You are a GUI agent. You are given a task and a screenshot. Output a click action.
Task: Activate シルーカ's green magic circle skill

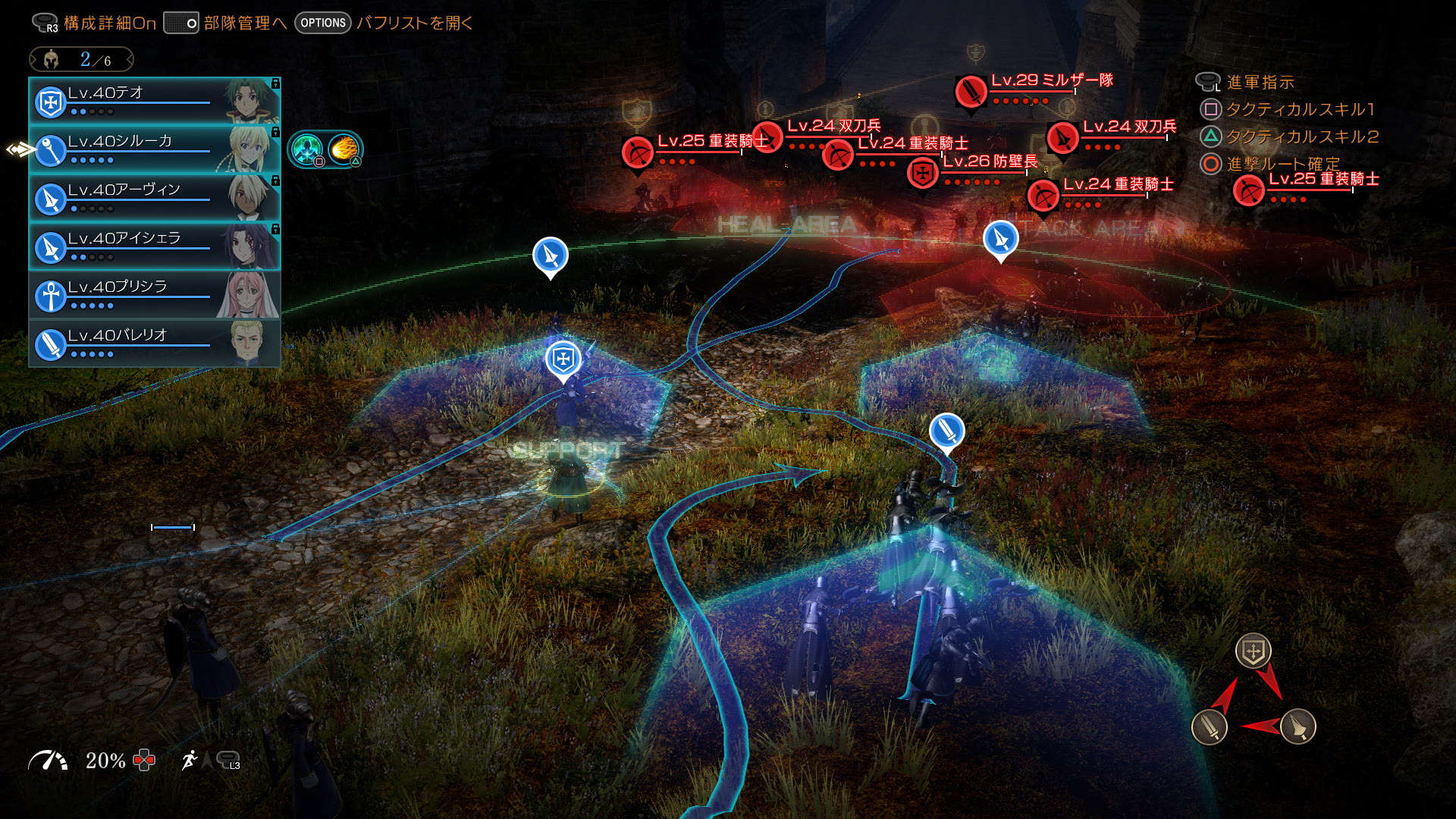tap(307, 149)
